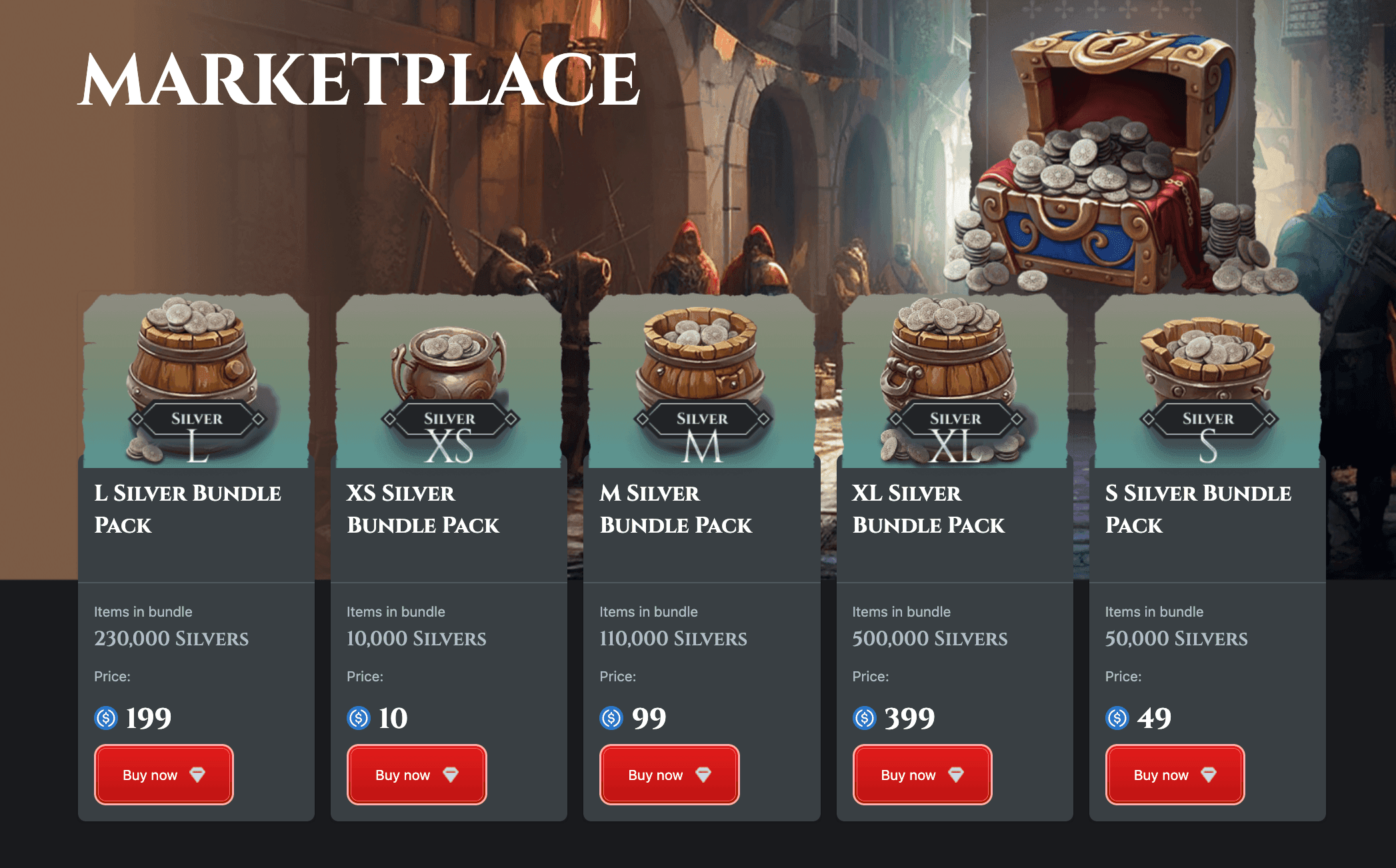
Task: Click the gem icon inside M bundle Buy now
Action: pyautogui.click(x=704, y=775)
